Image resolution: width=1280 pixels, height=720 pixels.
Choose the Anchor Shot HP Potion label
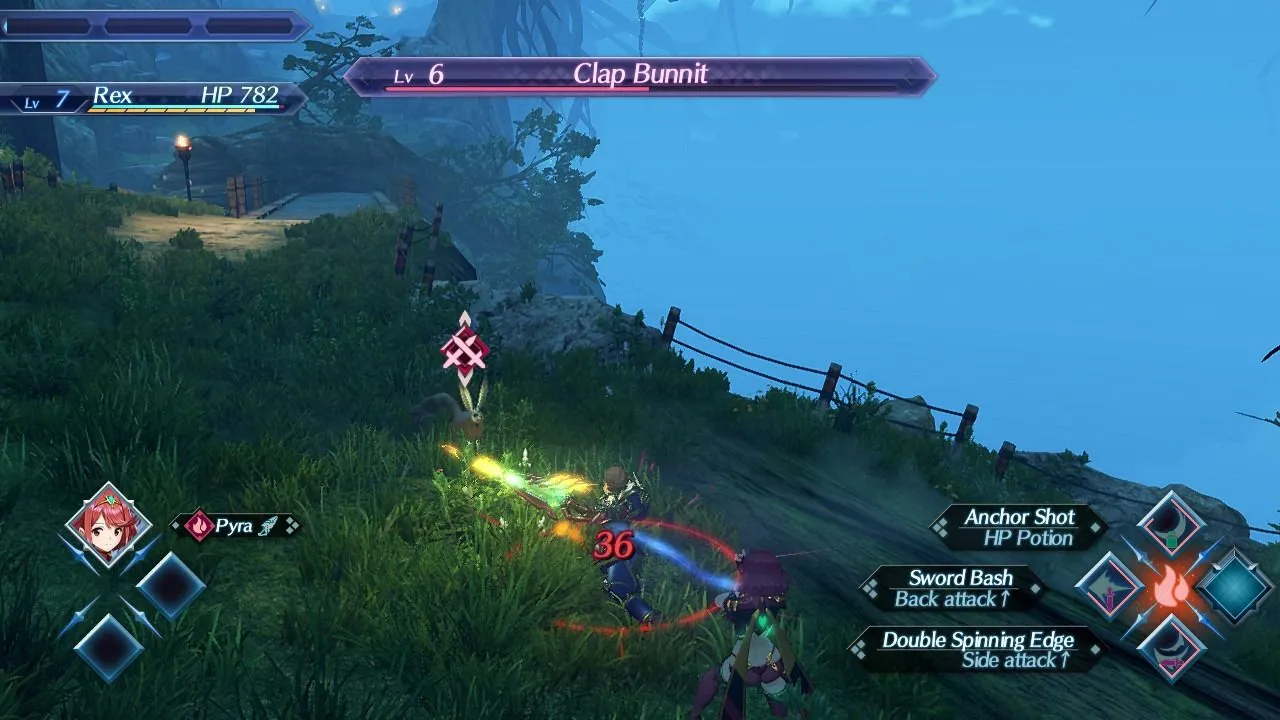1018,527
